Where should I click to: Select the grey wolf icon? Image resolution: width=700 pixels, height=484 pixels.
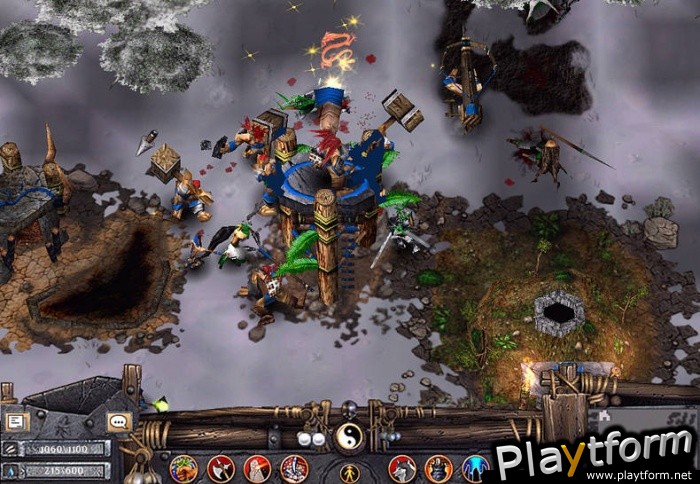tap(402, 467)
